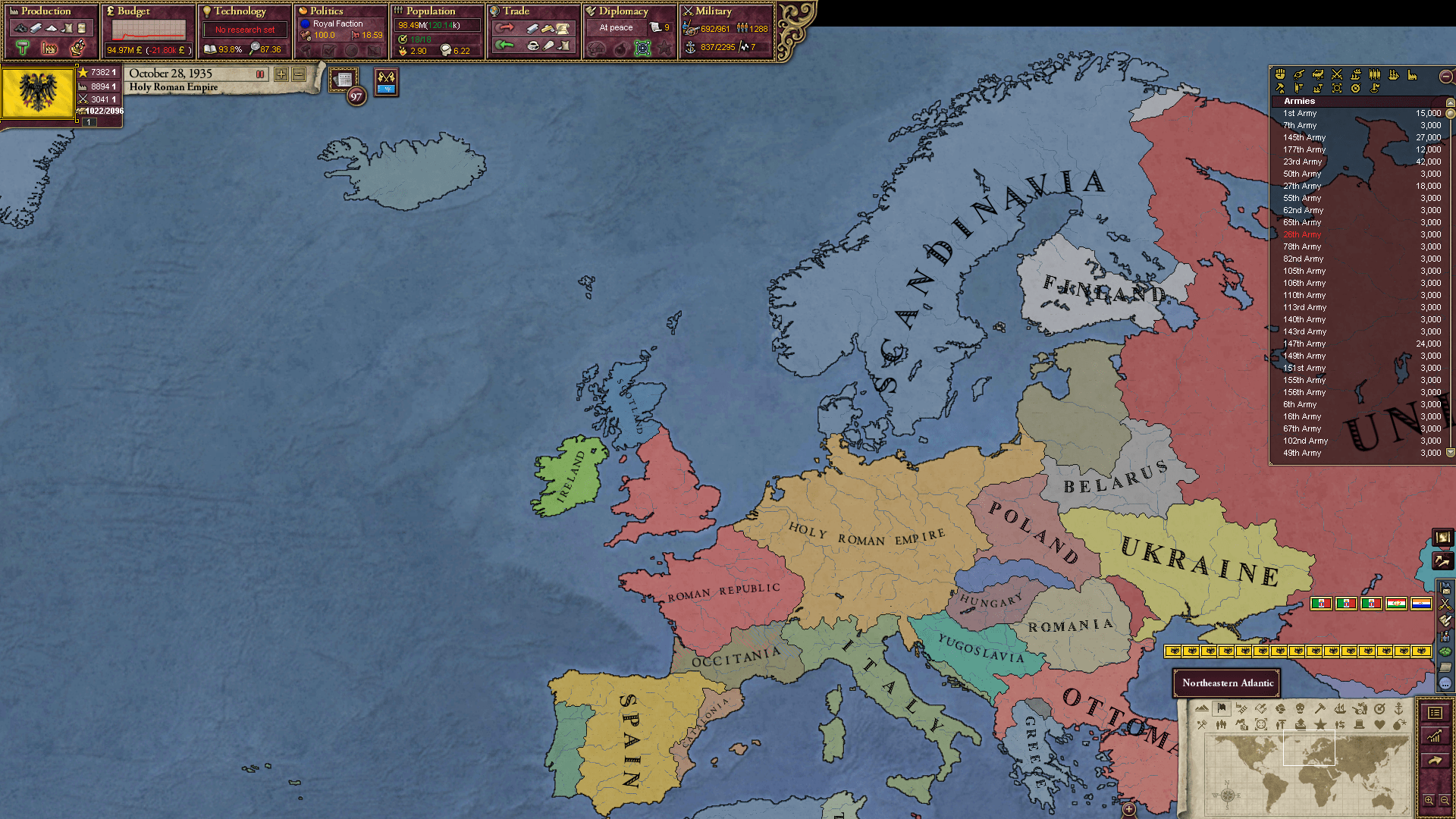Switch to the terrain mapmode
Viewport: 1456px width, 819px height.
[1201, 709]
